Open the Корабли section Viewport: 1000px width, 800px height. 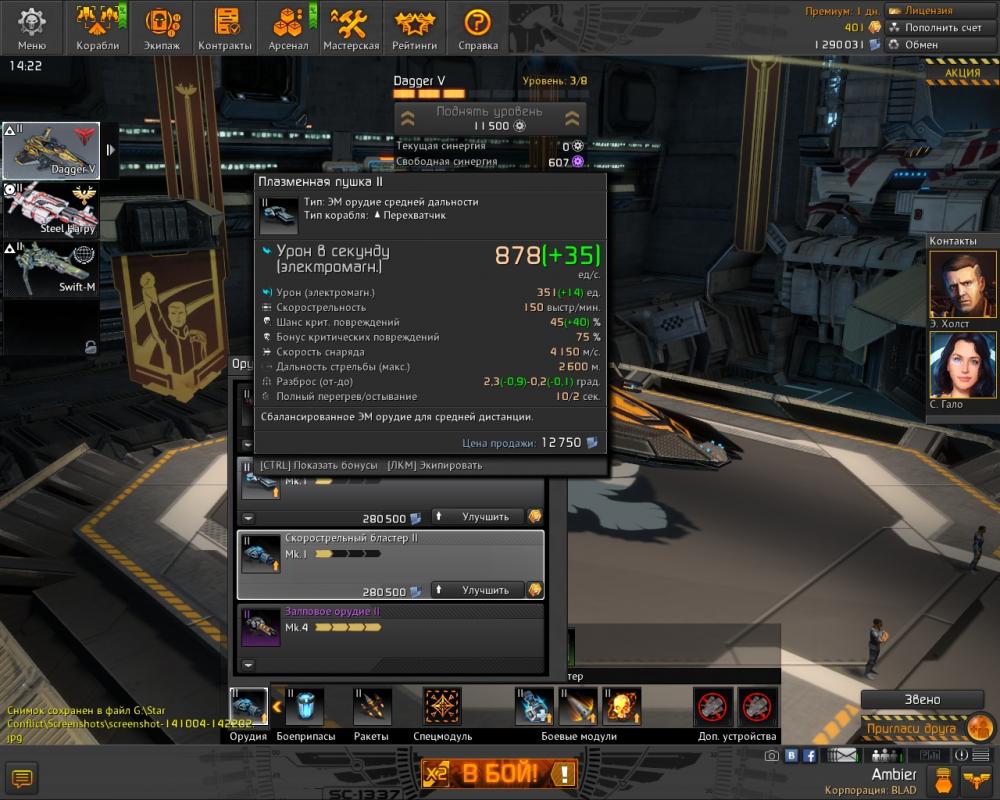97,27
